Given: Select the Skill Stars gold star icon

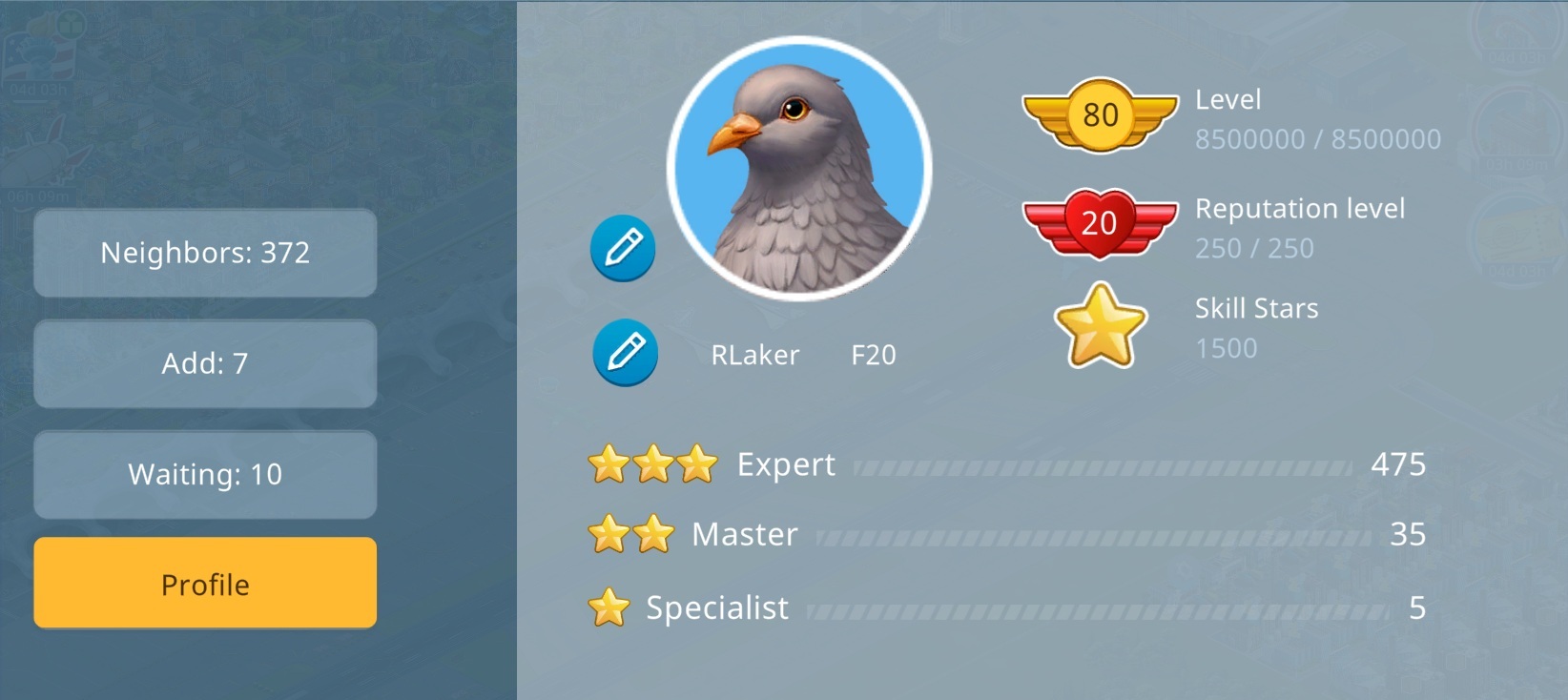Looking at the screenshot, I should (1100, 326).
